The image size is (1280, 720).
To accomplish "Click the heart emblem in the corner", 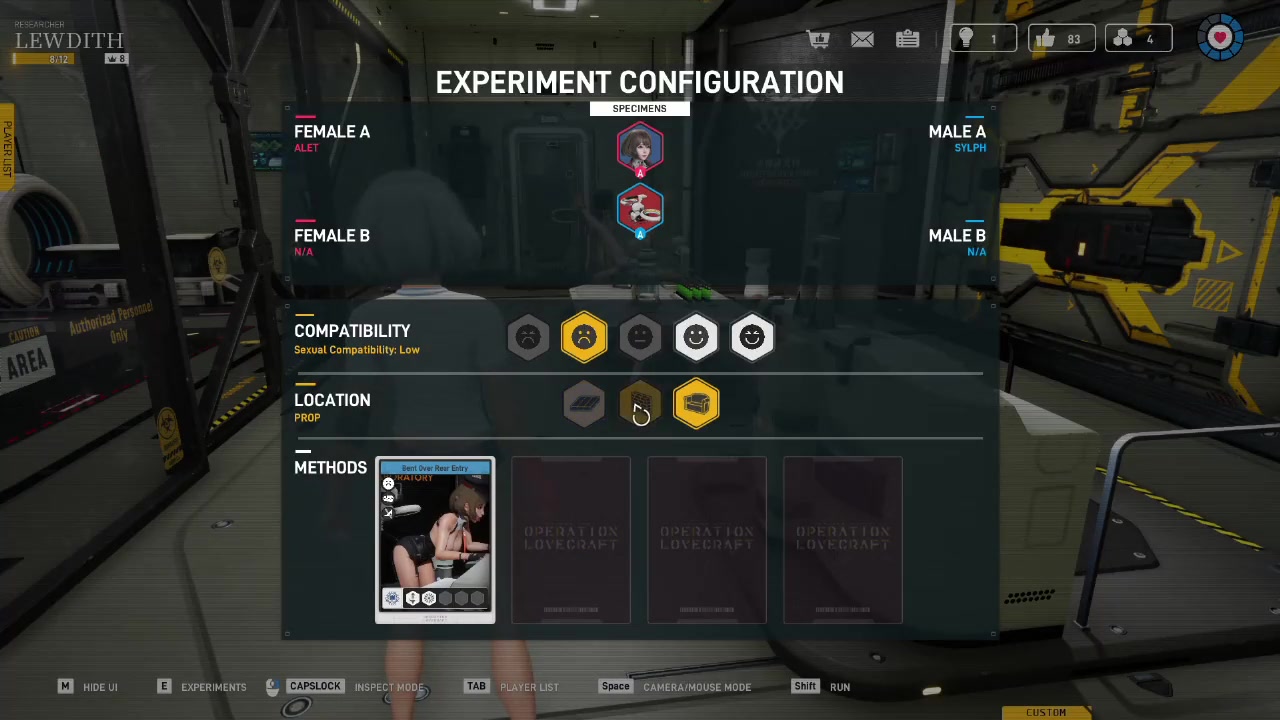I will tap(1220, 38).
